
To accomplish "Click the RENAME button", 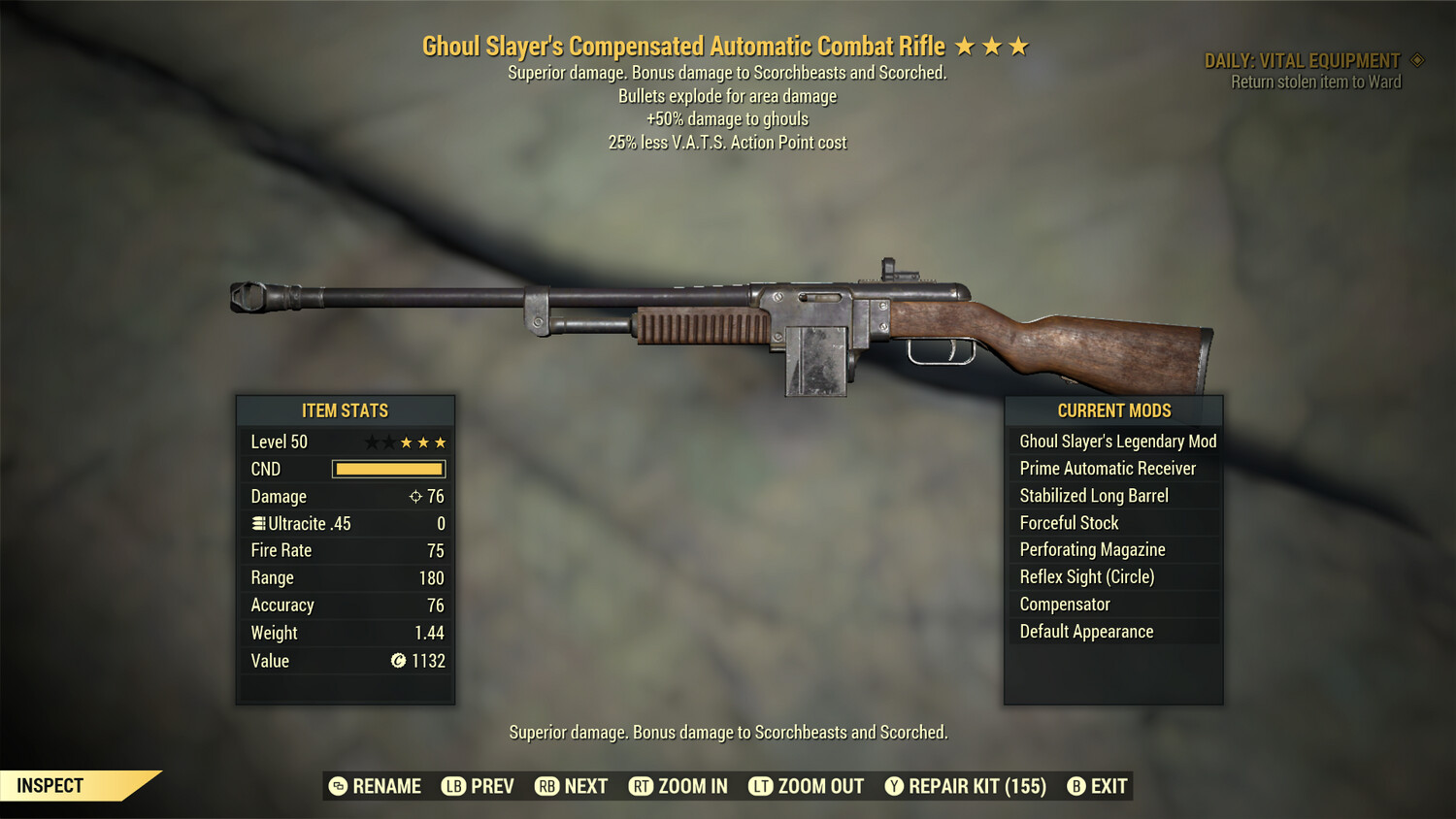I will (x=379, y=786).
